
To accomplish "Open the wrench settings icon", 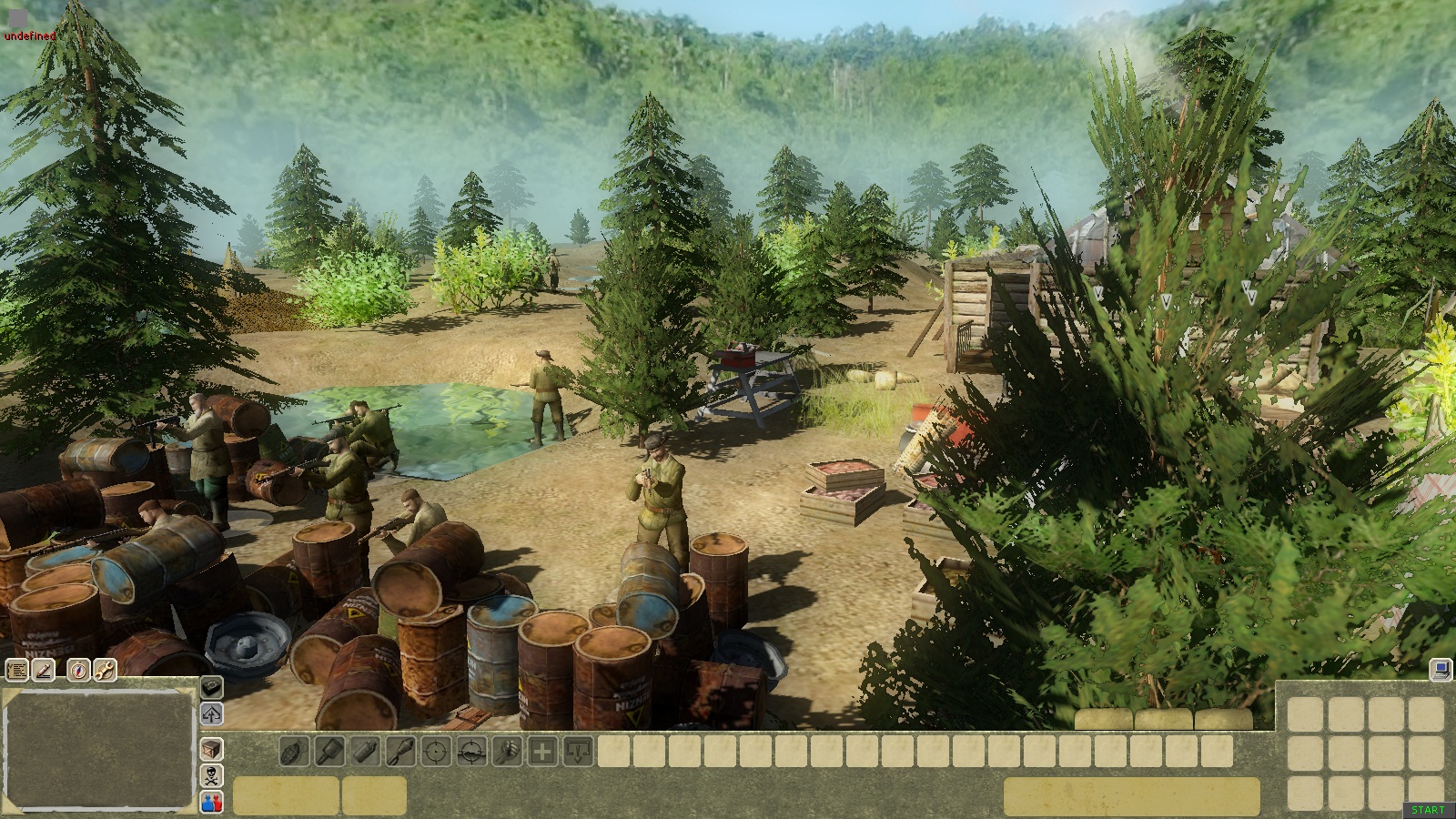I will pyautogui.click(x=105, y=671).
